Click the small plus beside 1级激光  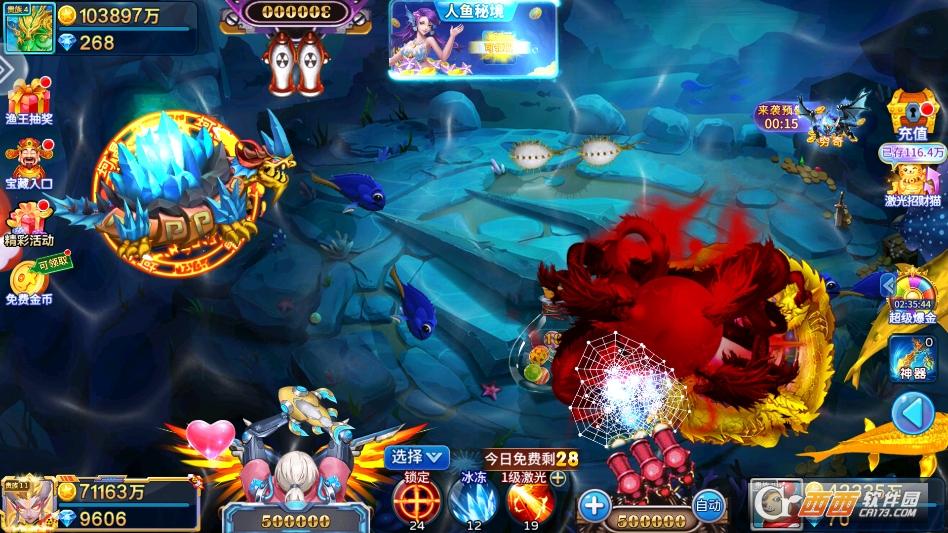[558, 478]
